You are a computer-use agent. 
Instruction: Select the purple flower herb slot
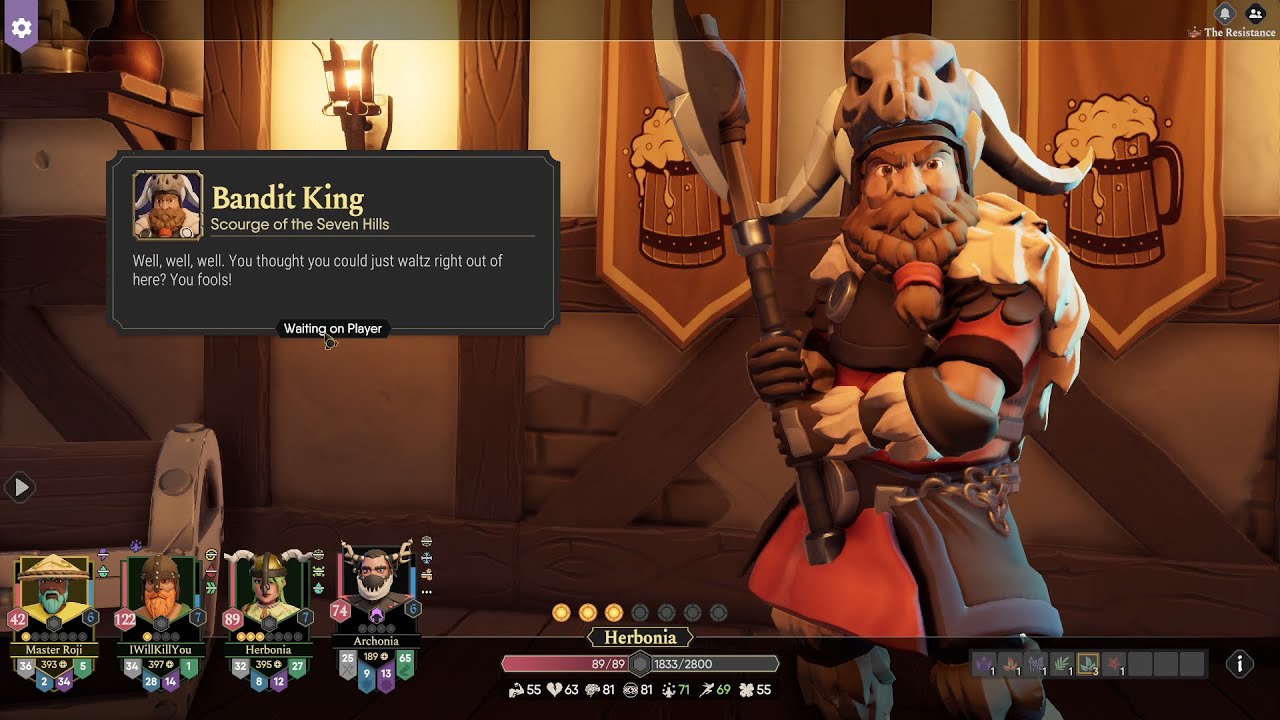(983, 663)
